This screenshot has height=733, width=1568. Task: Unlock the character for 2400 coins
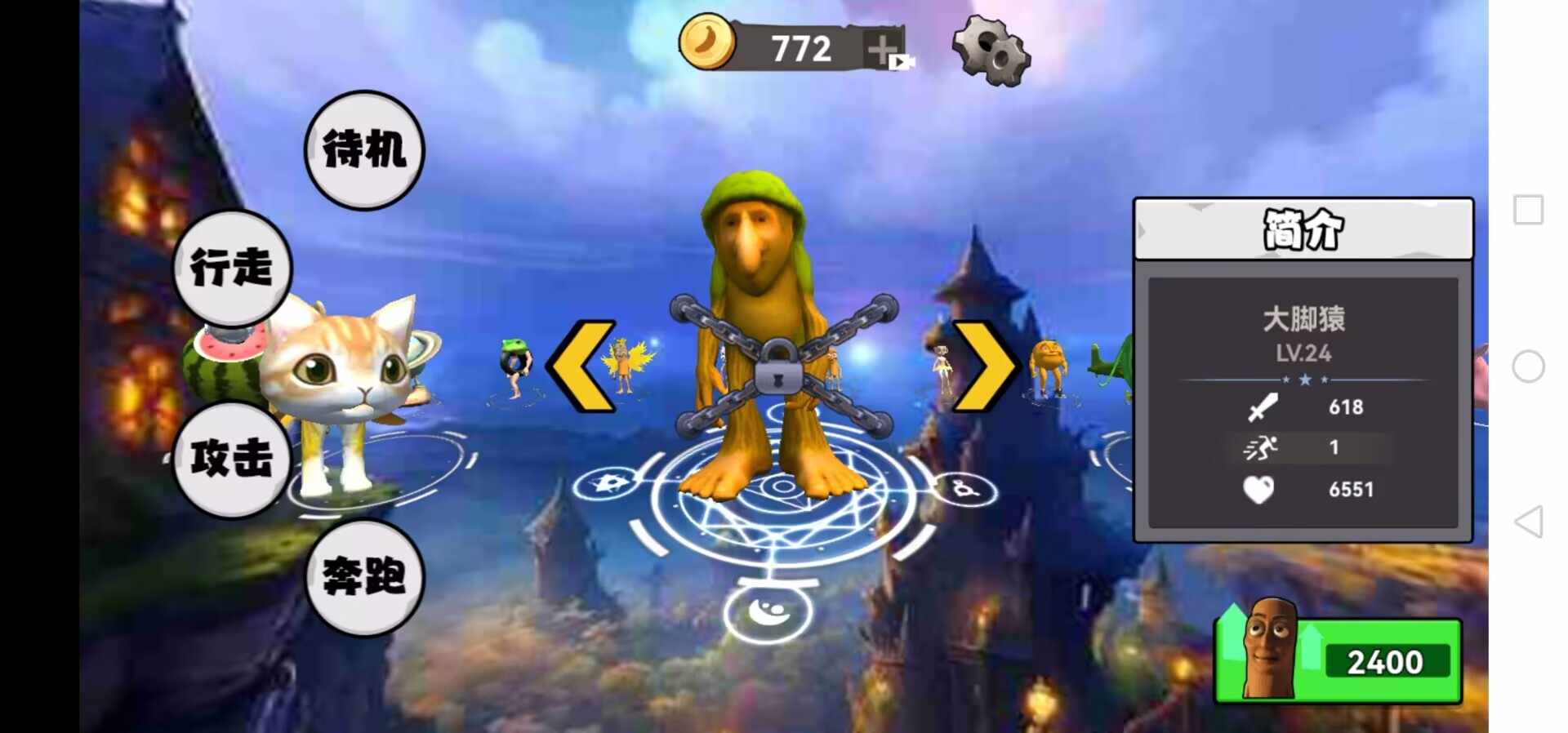tap(1339, 660)
